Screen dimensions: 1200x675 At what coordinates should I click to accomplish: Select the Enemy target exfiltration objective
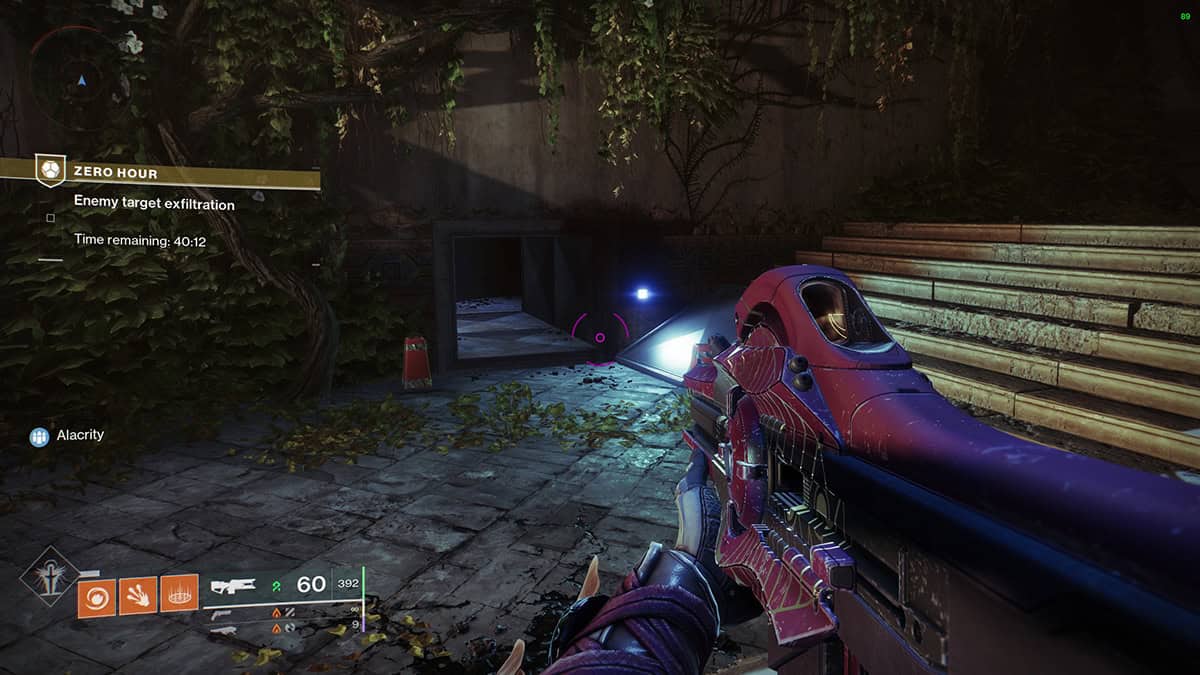point(154,204)
